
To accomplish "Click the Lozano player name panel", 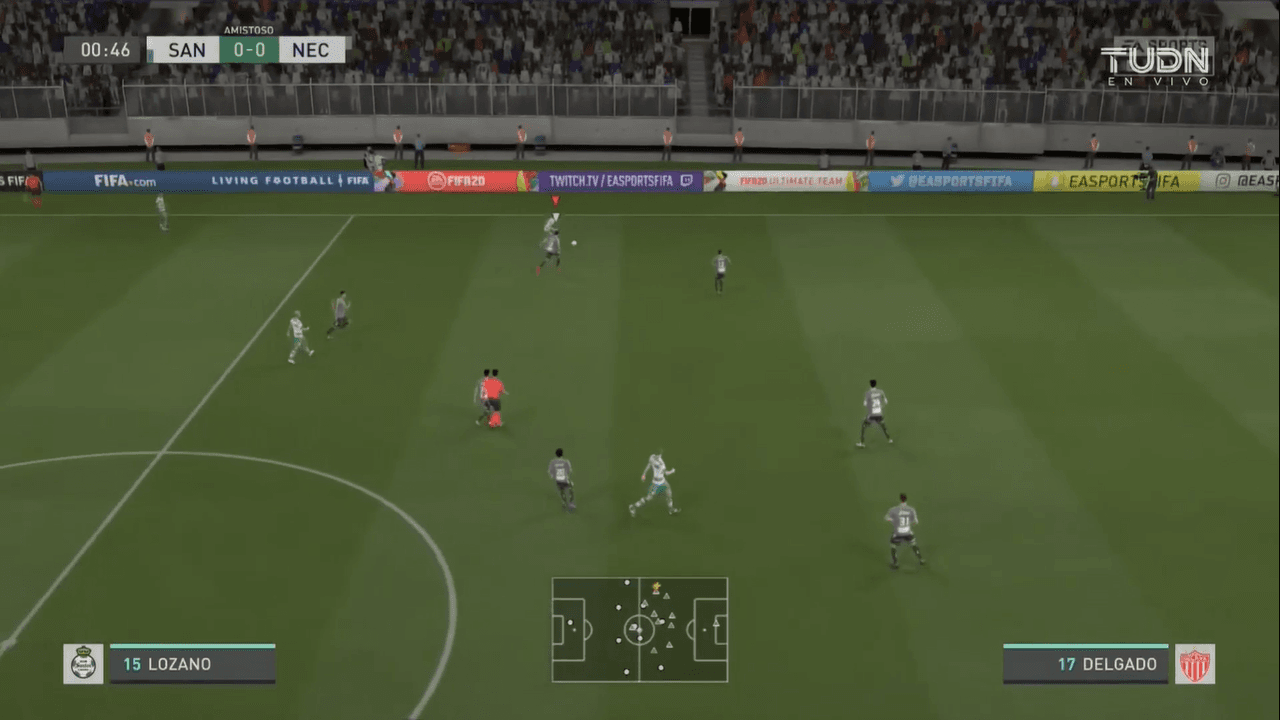I will tap(192, 664).
